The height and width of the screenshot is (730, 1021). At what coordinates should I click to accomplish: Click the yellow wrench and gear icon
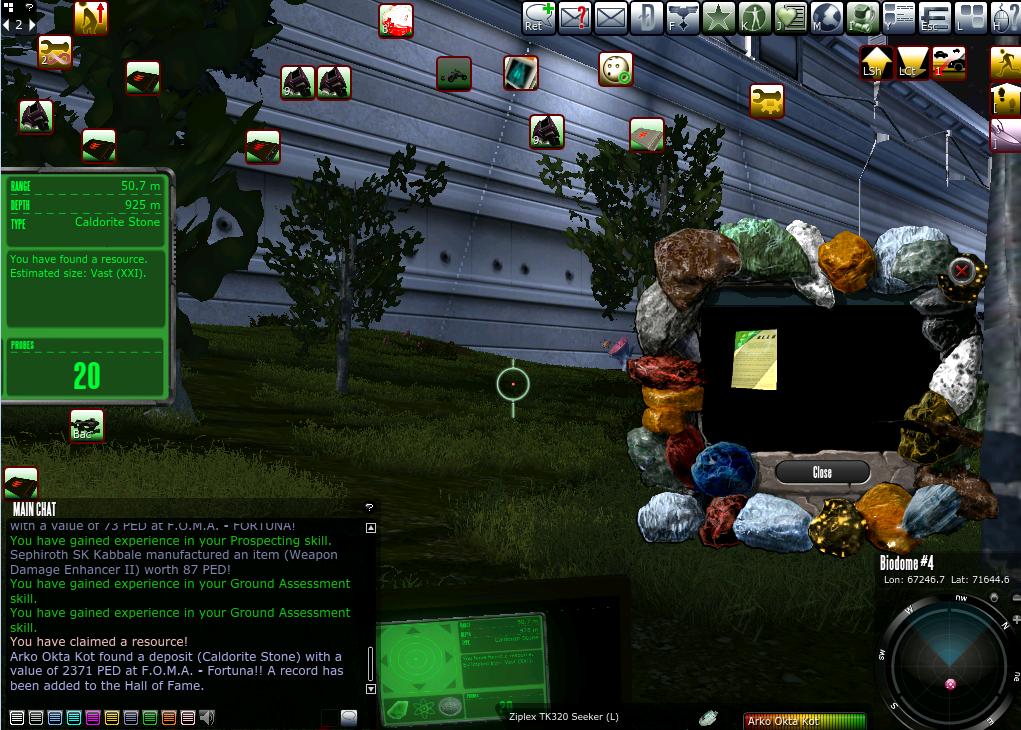pyautogui.click(x=767, y=100)
